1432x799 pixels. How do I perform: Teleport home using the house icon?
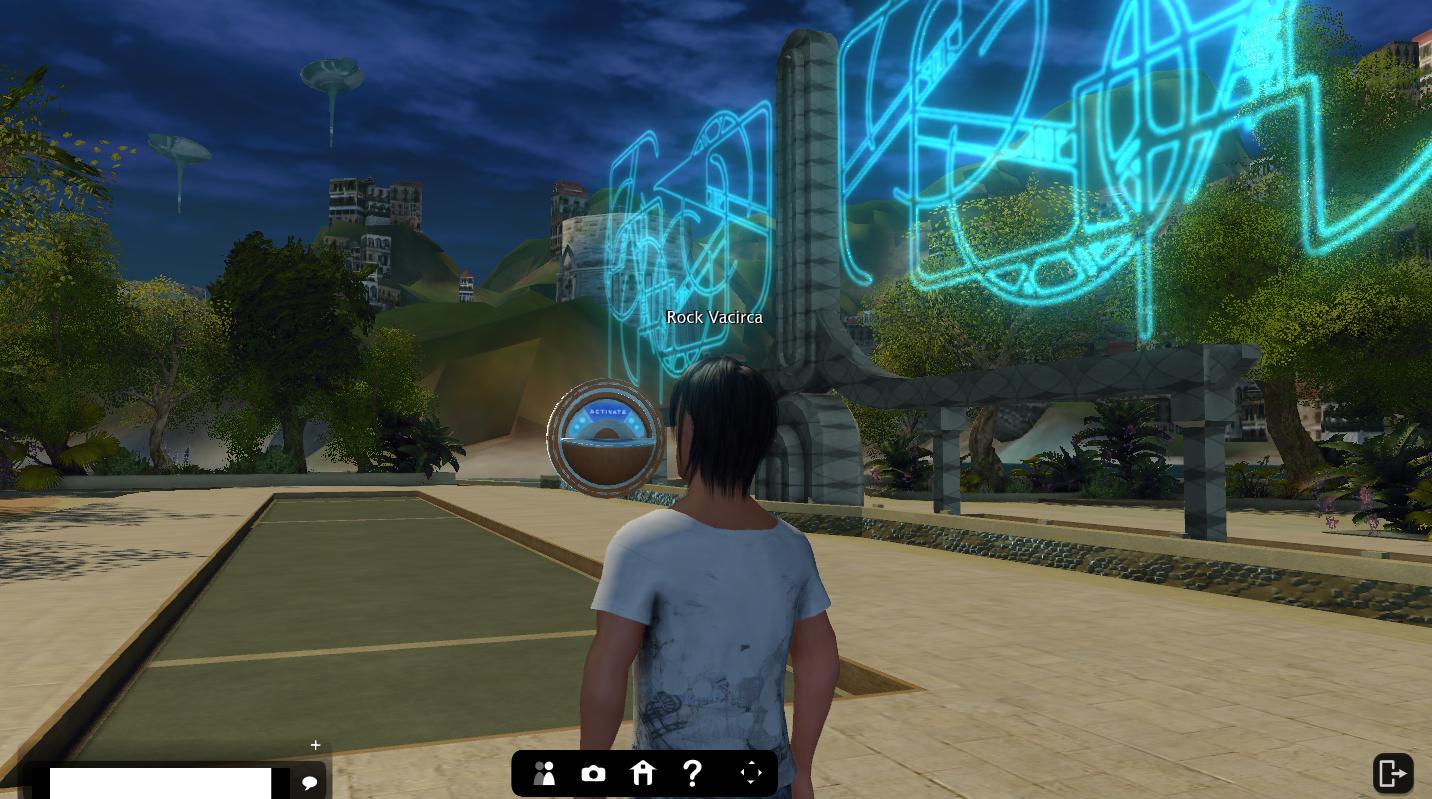643,773
